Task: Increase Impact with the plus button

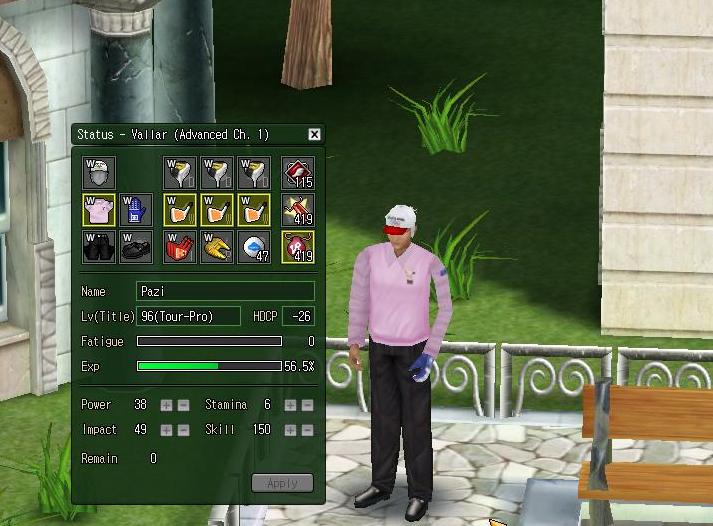Action: [167, 430]
